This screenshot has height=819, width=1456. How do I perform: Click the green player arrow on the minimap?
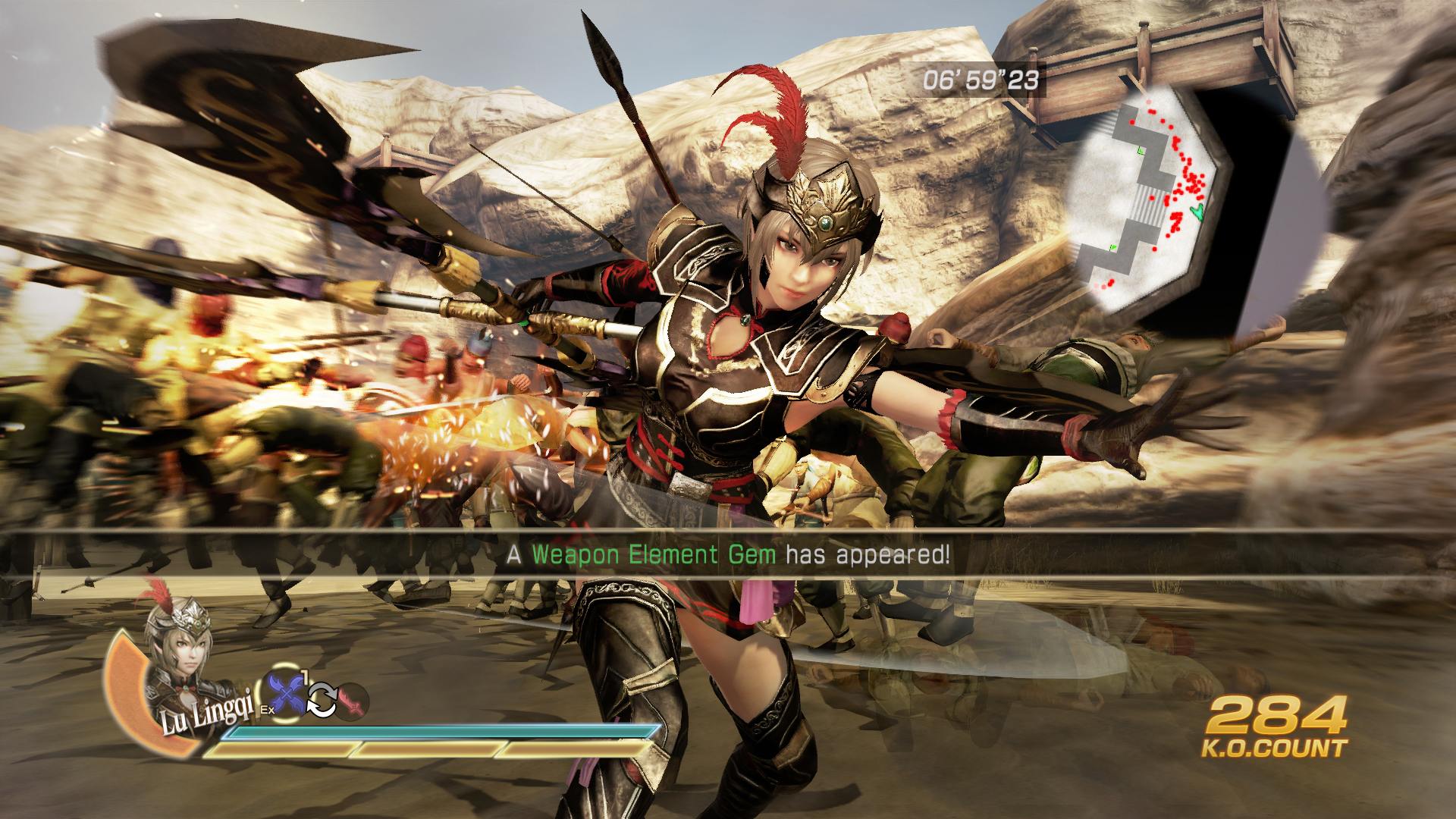click(1198, 212)
